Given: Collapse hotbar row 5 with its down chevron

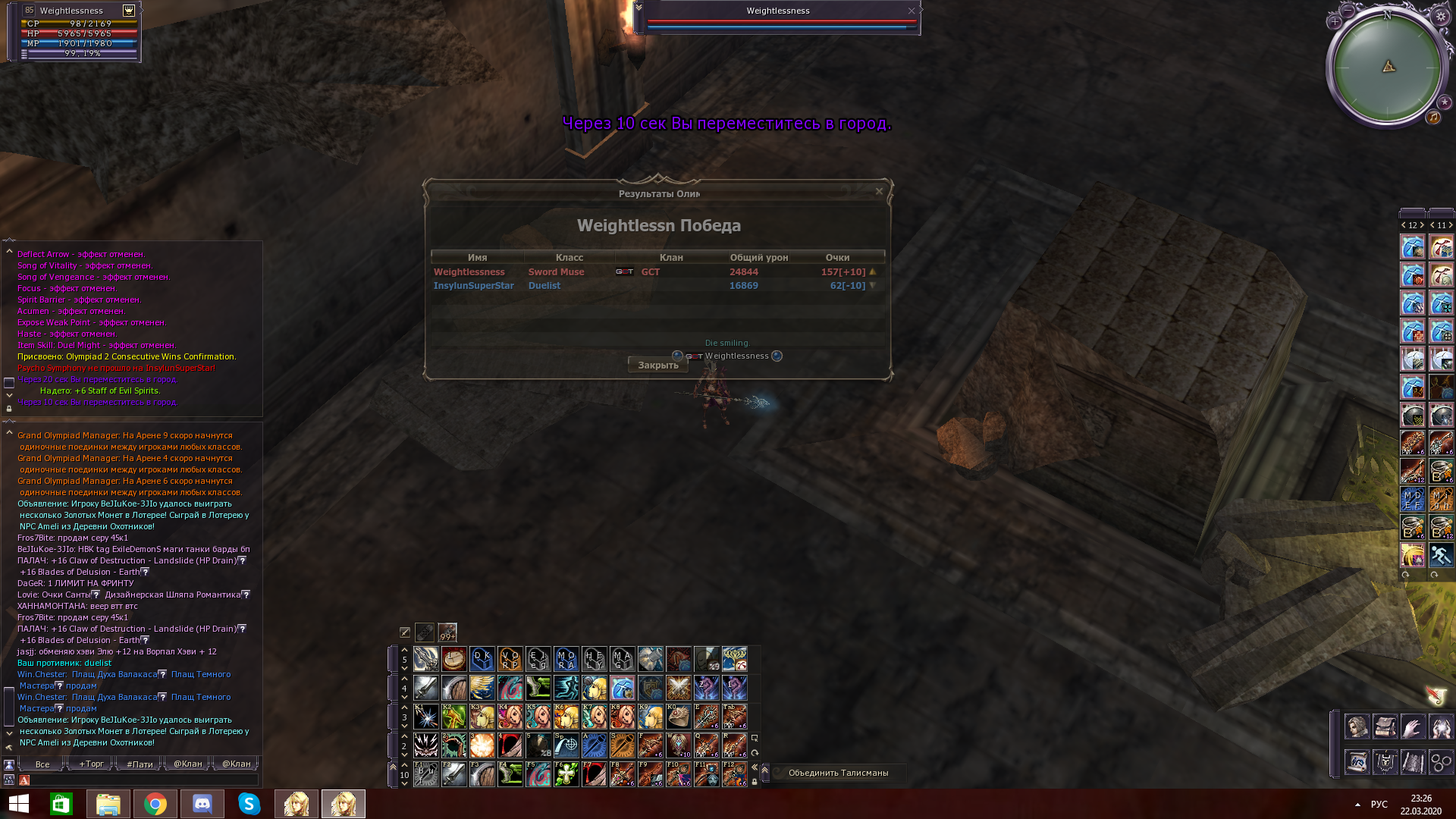Looking at the screenshot, I should pyautogui.click(x=404, y=669).
